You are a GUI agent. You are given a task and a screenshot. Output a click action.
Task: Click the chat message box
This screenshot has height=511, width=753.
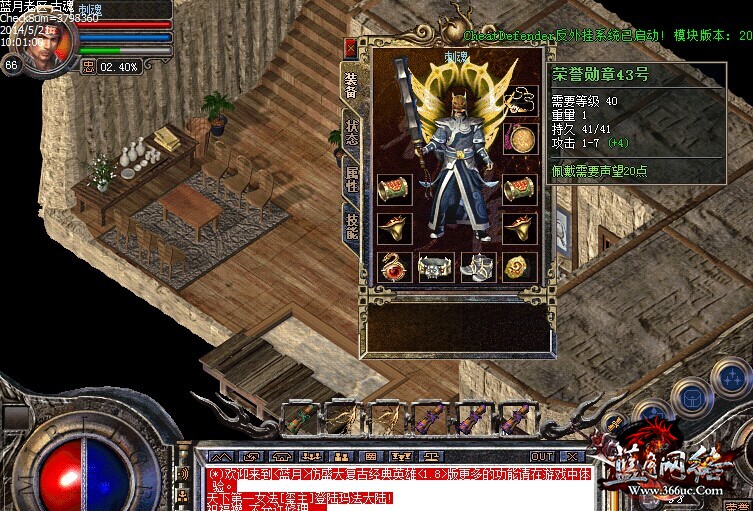coord(398,486)
